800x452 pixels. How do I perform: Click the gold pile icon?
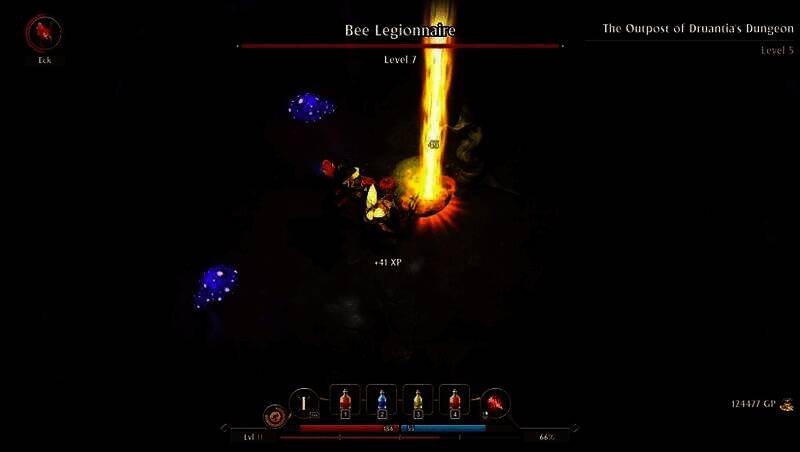pyautogui.click(x=787, y=405)
